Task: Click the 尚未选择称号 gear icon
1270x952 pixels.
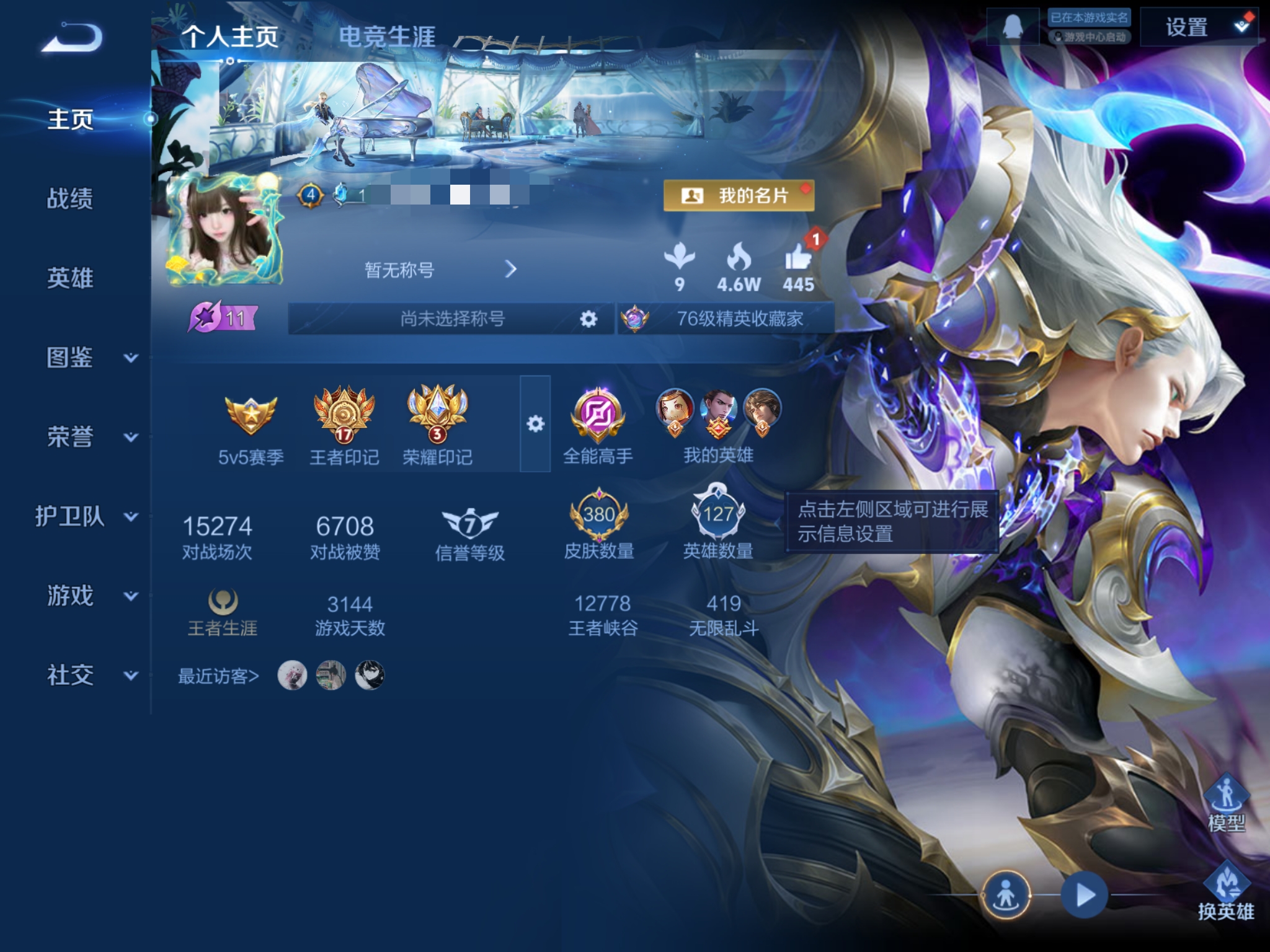Action: pyautogui.click(x=588, y=319)
